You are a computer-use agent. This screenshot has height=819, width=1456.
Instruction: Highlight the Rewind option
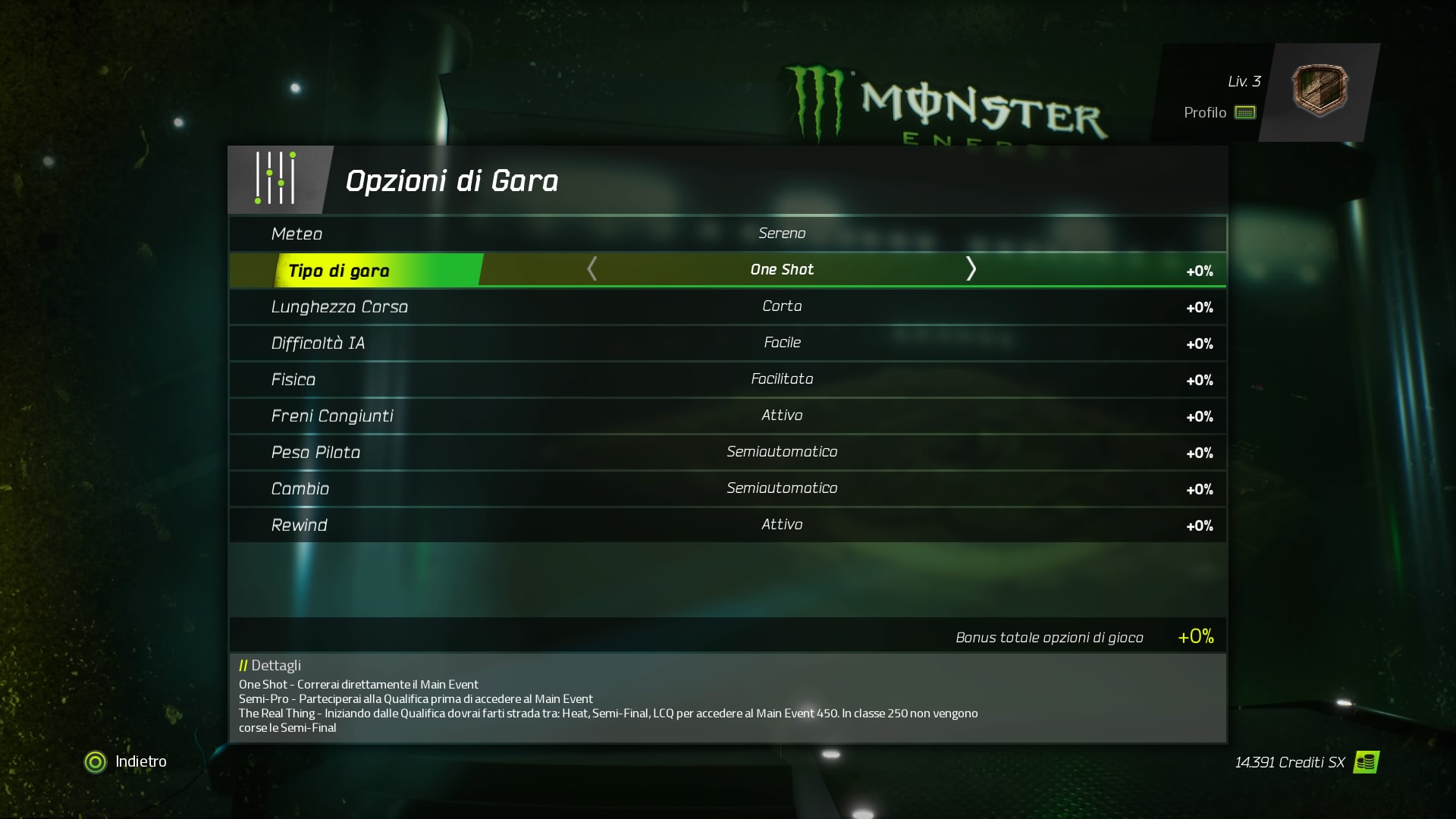(x=726, y=526)
